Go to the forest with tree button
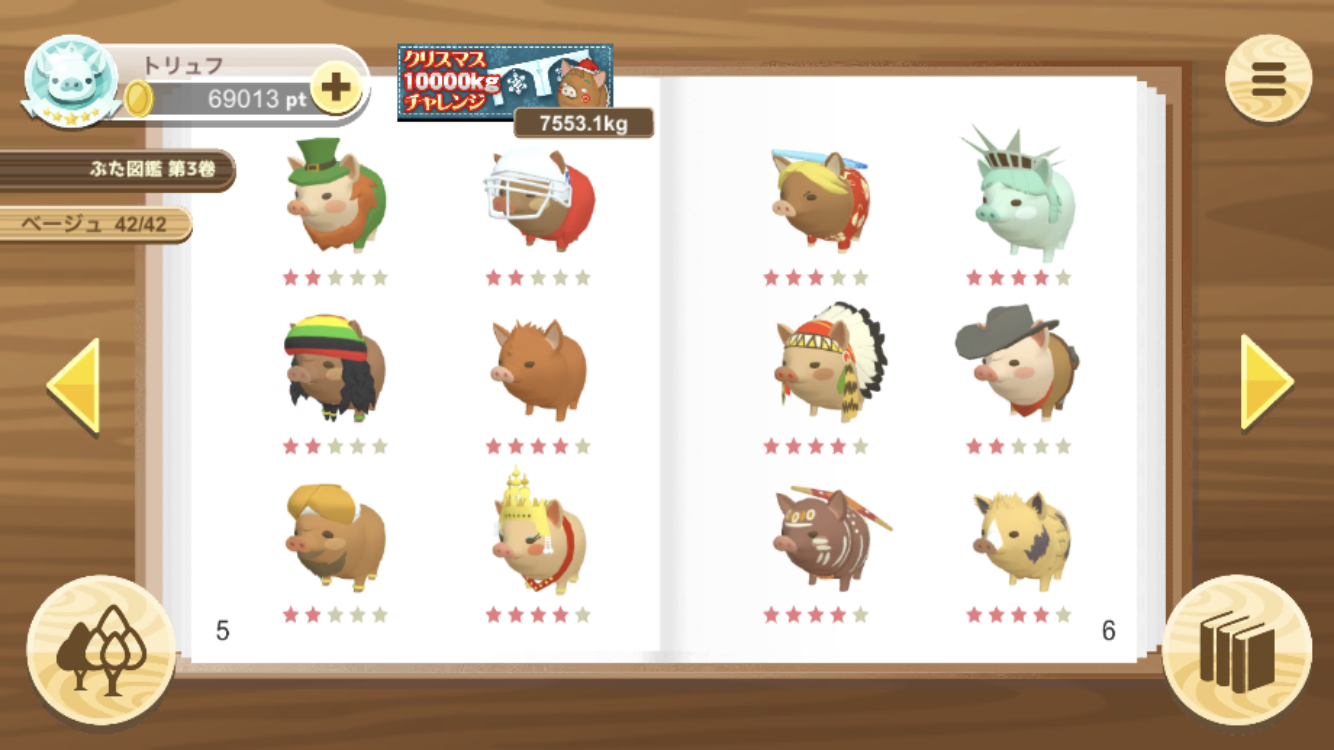Image resolution: width=1334 pixels, height=750 pixels. pos(101,650)
